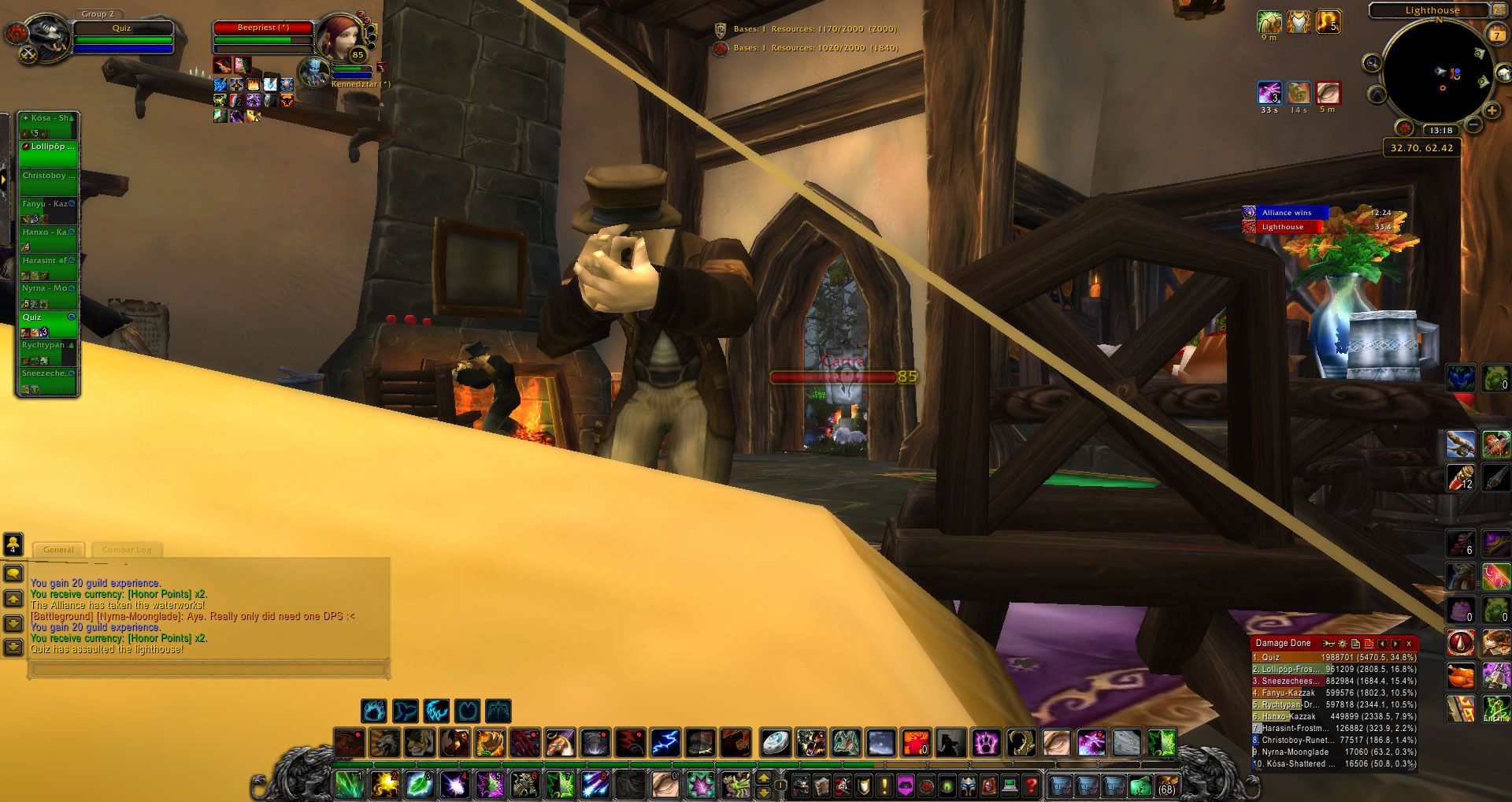Click the mail icon beside the minimap
The width and height of the screenshot is (1512, 802).
coord(1504,72)
